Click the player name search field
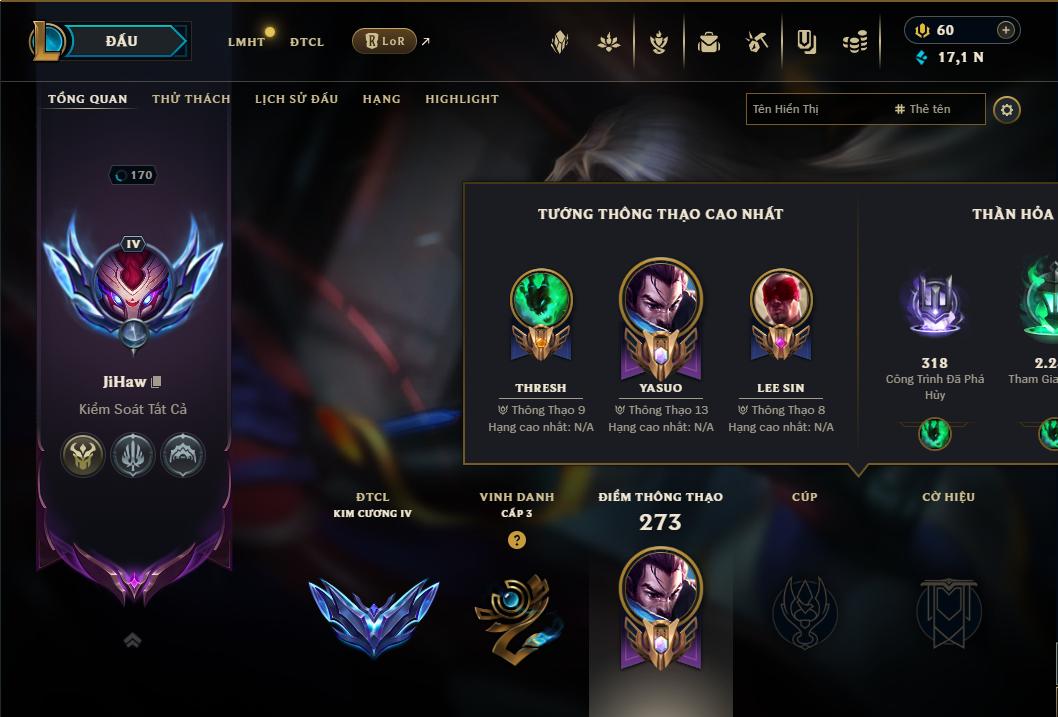Screen dimensions: 1058x717 [x=815, y=109]
